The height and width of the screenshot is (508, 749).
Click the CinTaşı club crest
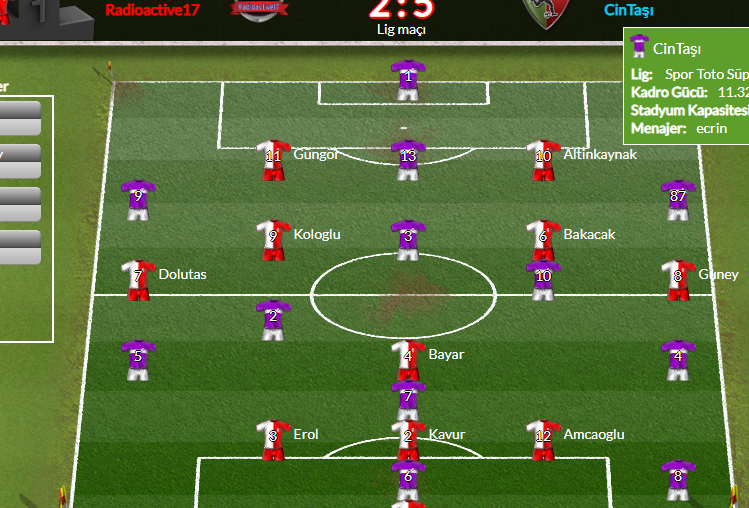[x=543, y=12]
